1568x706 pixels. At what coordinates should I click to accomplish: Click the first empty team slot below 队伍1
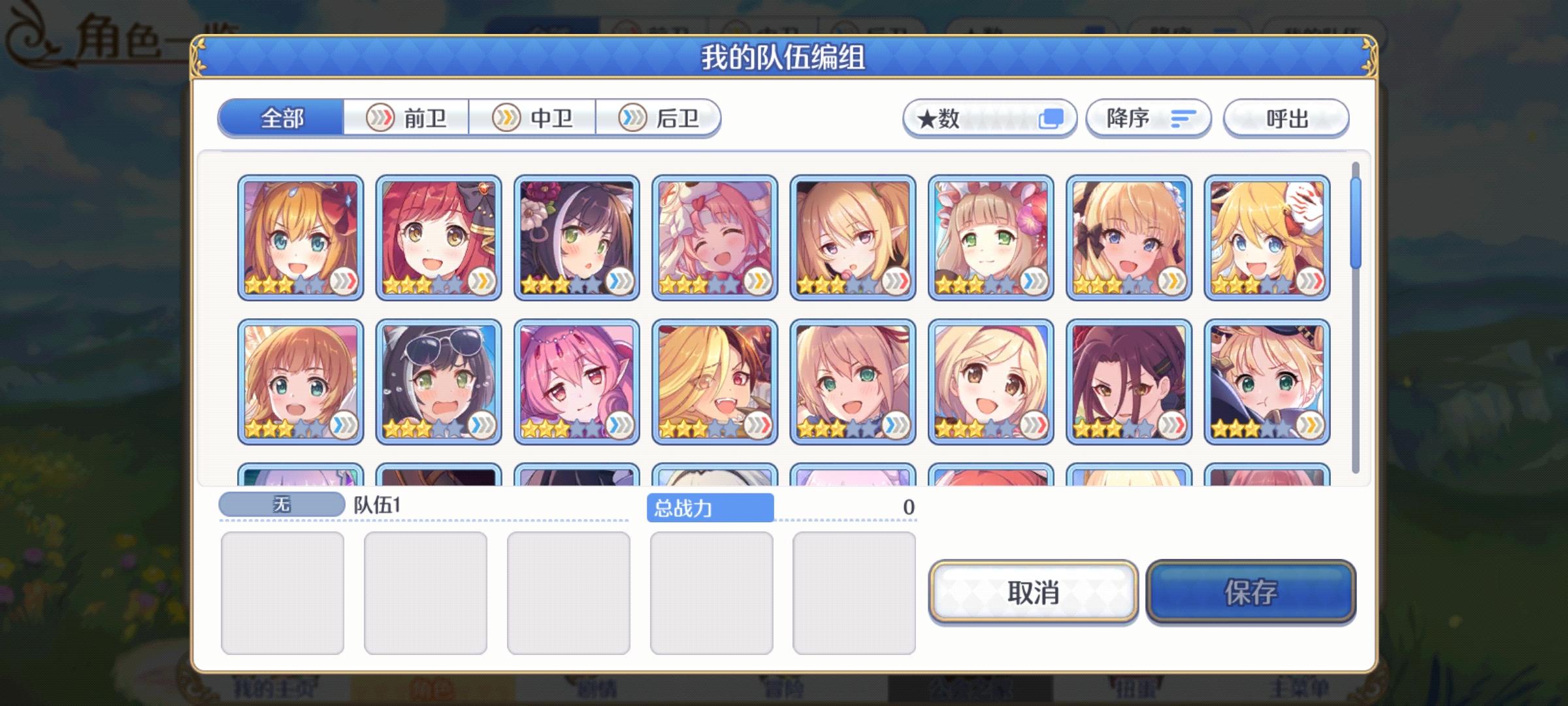284,592
